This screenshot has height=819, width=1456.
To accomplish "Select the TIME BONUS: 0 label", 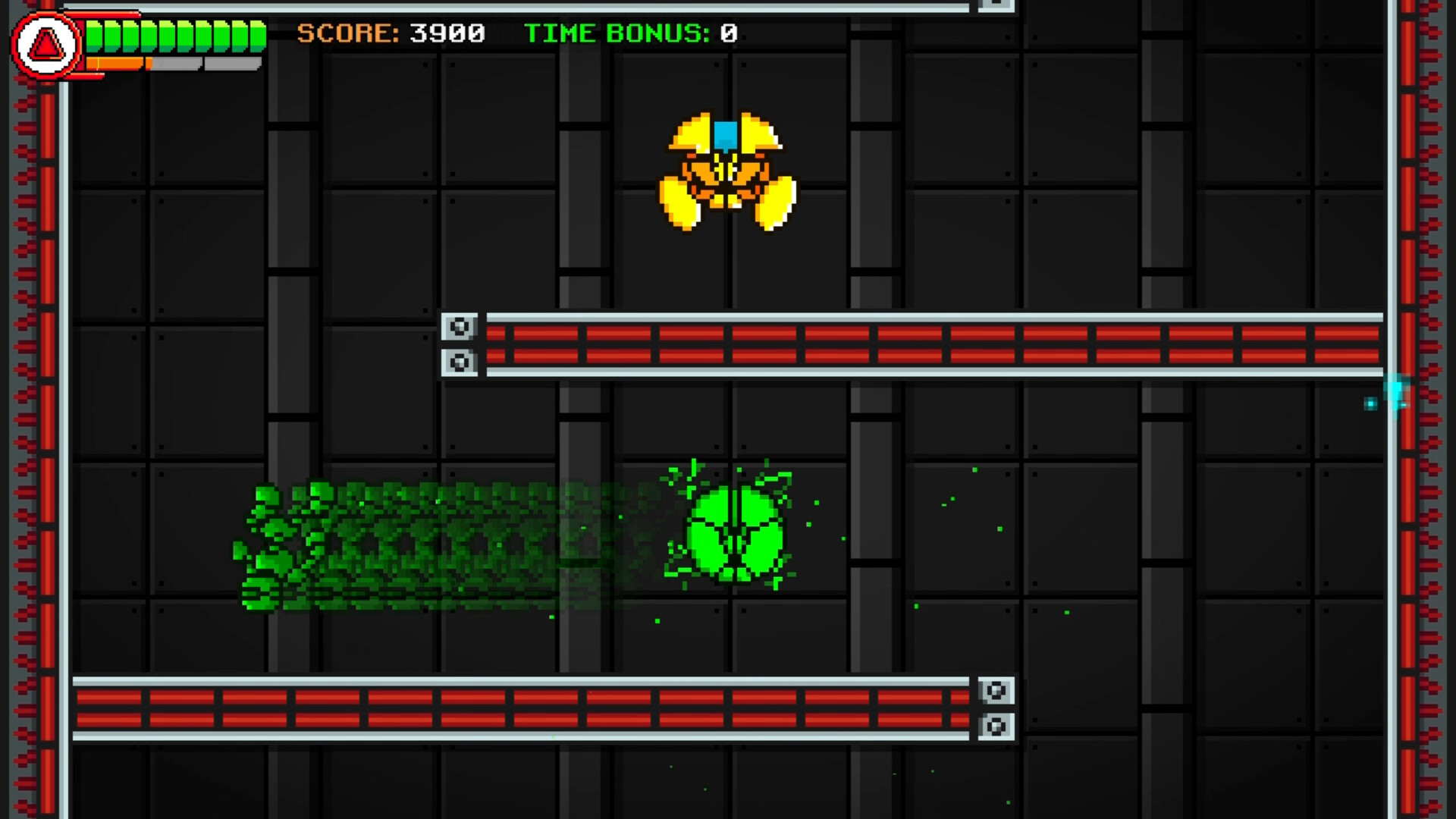I will (x=614, y=33).
